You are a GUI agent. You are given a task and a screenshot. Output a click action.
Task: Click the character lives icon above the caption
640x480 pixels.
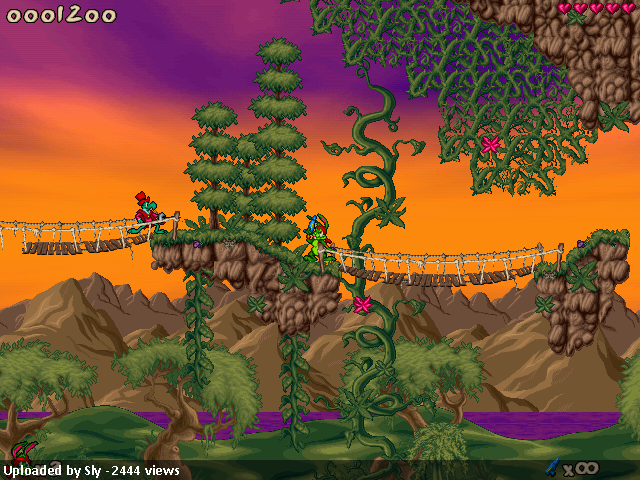(x=23, y=450)
